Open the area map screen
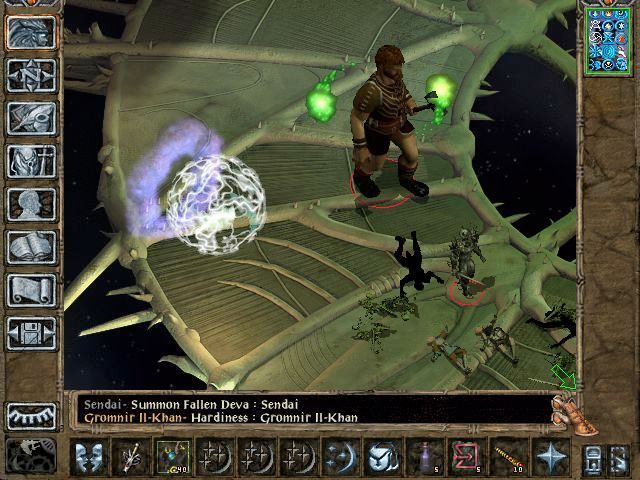 32,75
